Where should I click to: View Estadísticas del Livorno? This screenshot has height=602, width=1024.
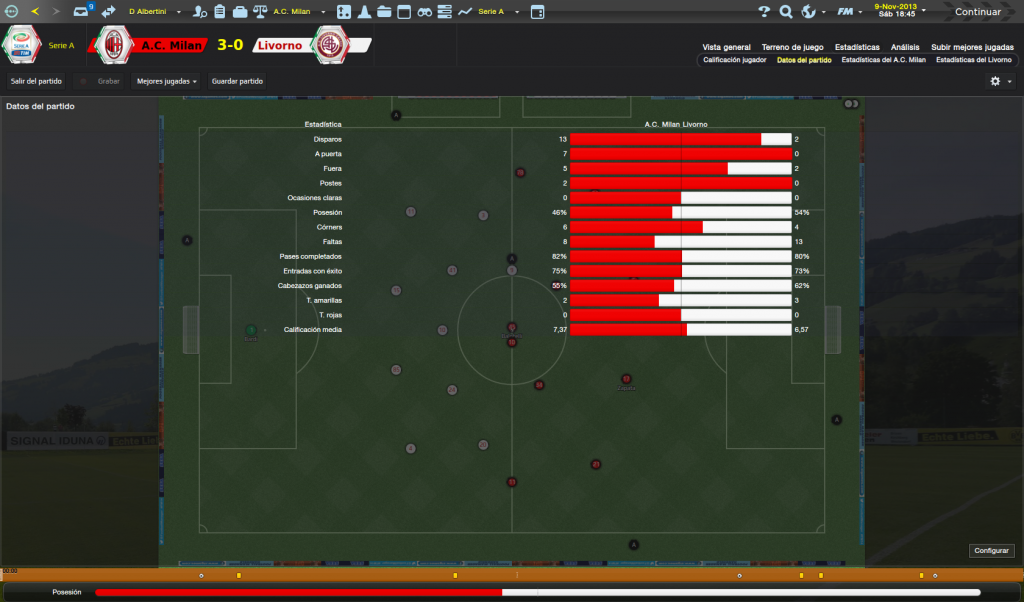[x=973, y=60]
